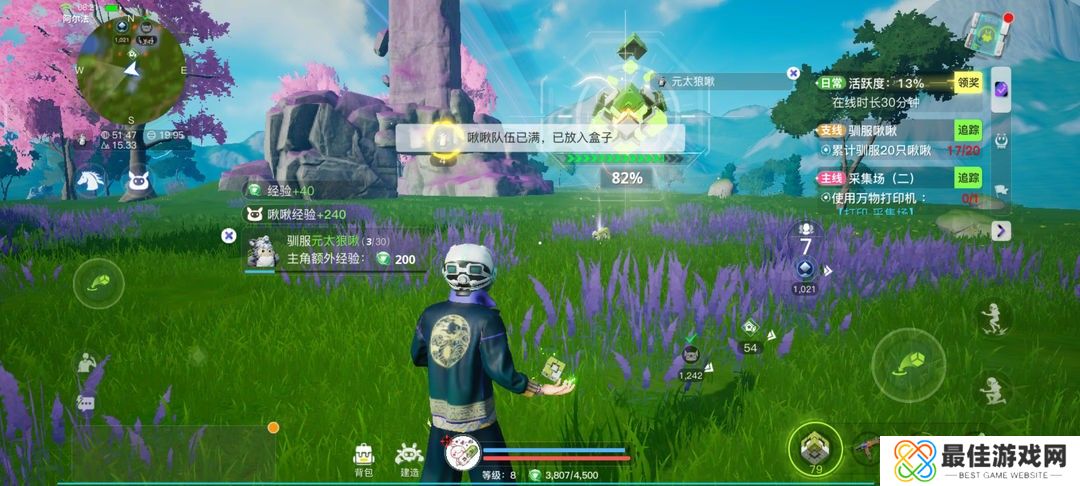The image size is (1080, 486).
Task: Close the taming reward notification
Action: tap(229, 235)
